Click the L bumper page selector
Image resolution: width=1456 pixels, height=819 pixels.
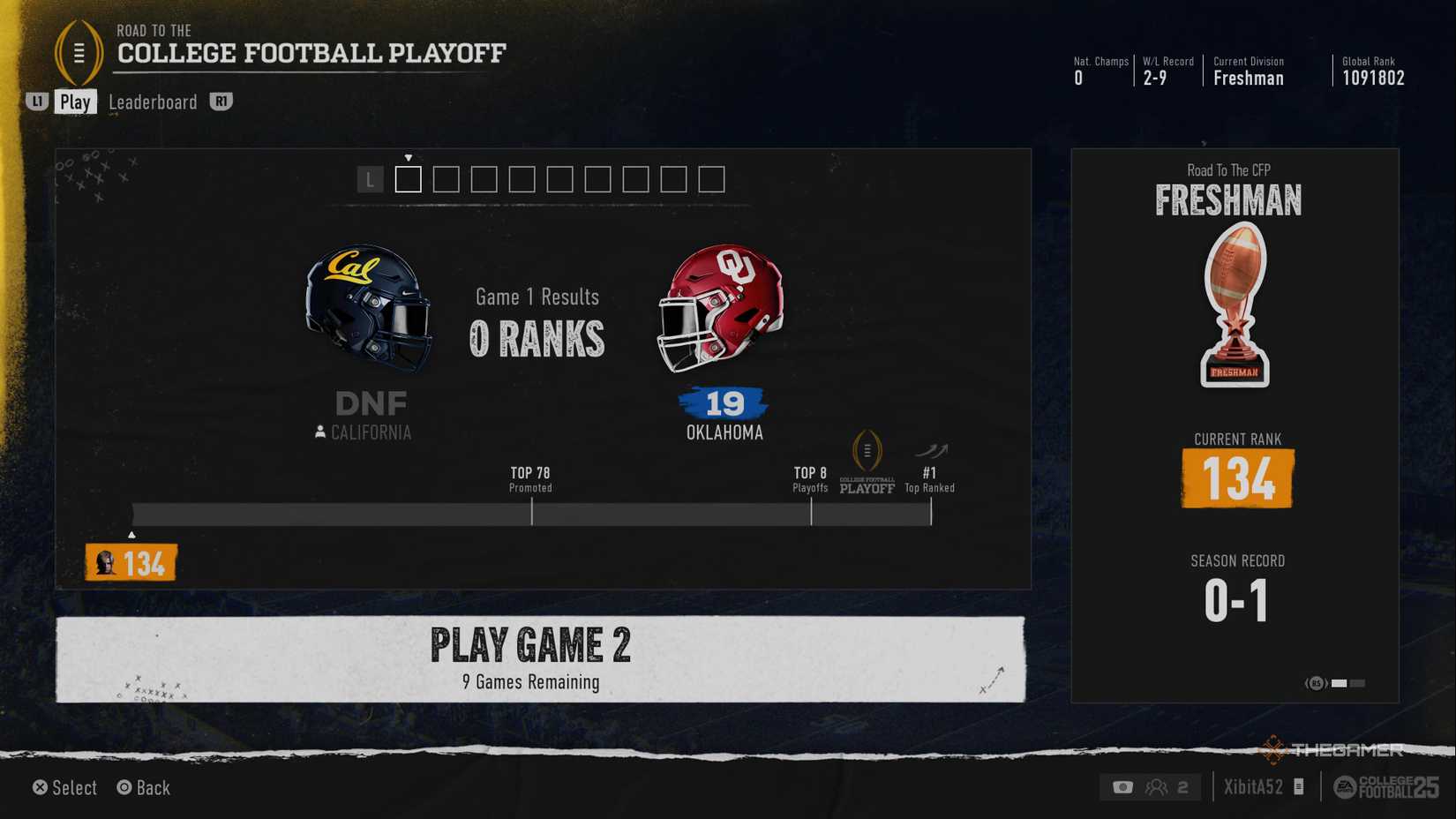(x=368, y=179)
